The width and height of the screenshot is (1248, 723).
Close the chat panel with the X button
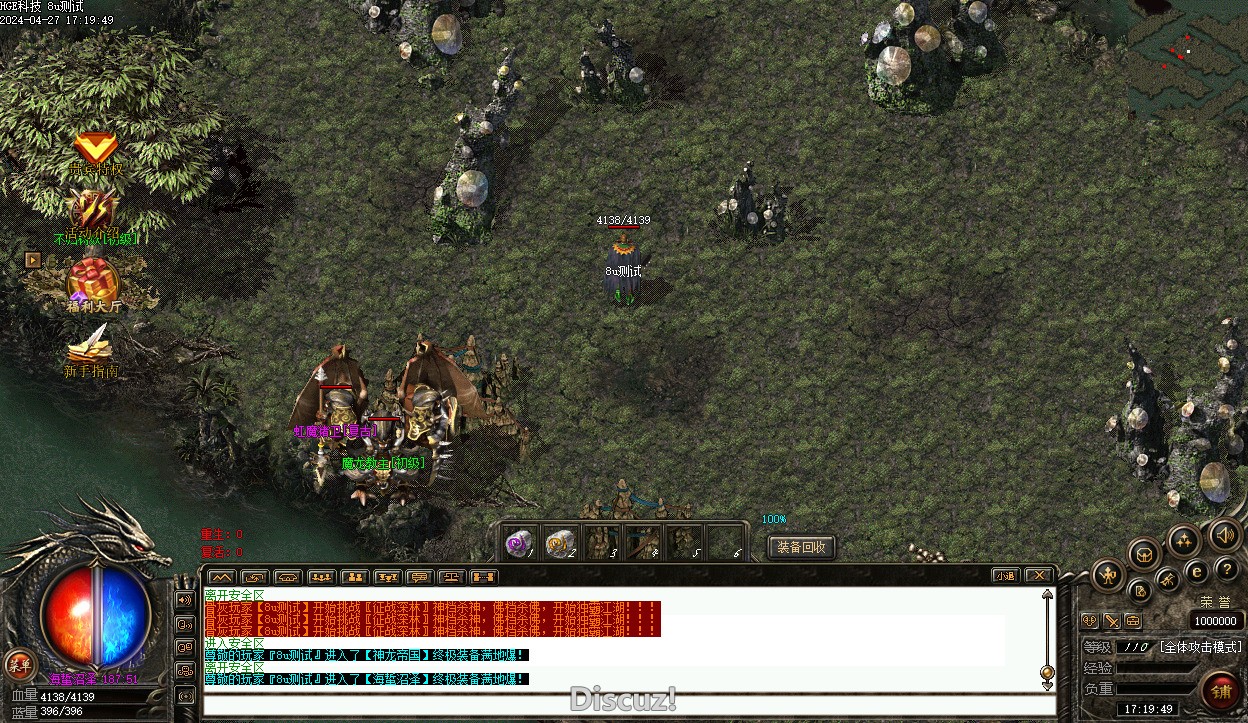click(x=1039, y=576)
